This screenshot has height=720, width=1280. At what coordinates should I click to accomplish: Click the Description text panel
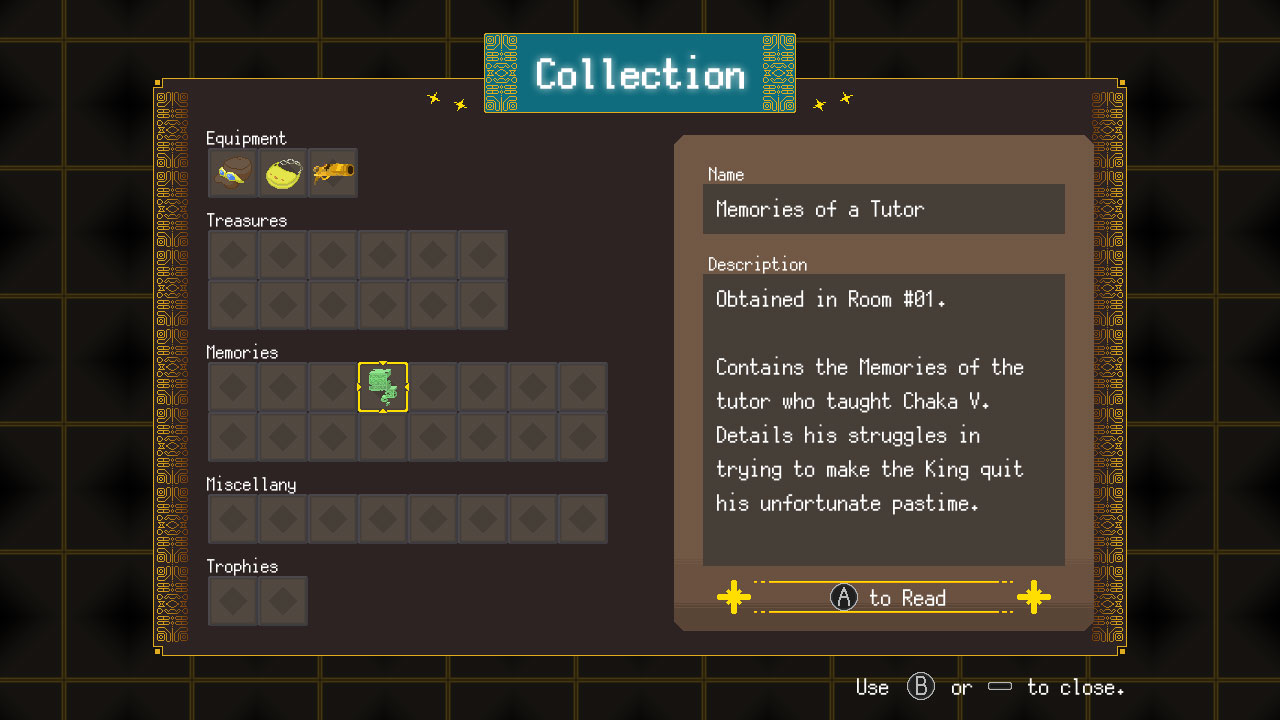point(884,417)
